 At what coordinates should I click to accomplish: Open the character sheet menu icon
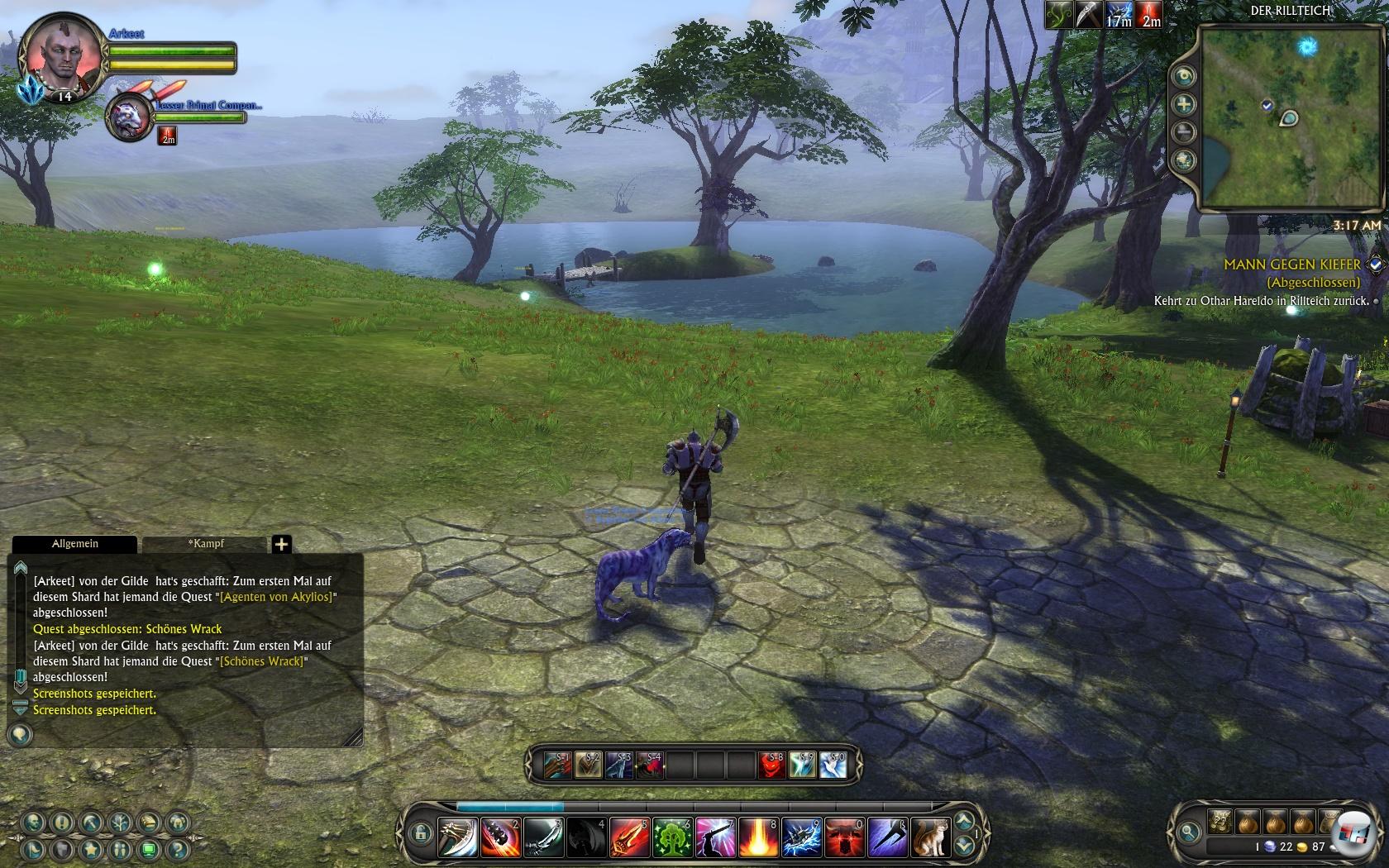point(33,823)
